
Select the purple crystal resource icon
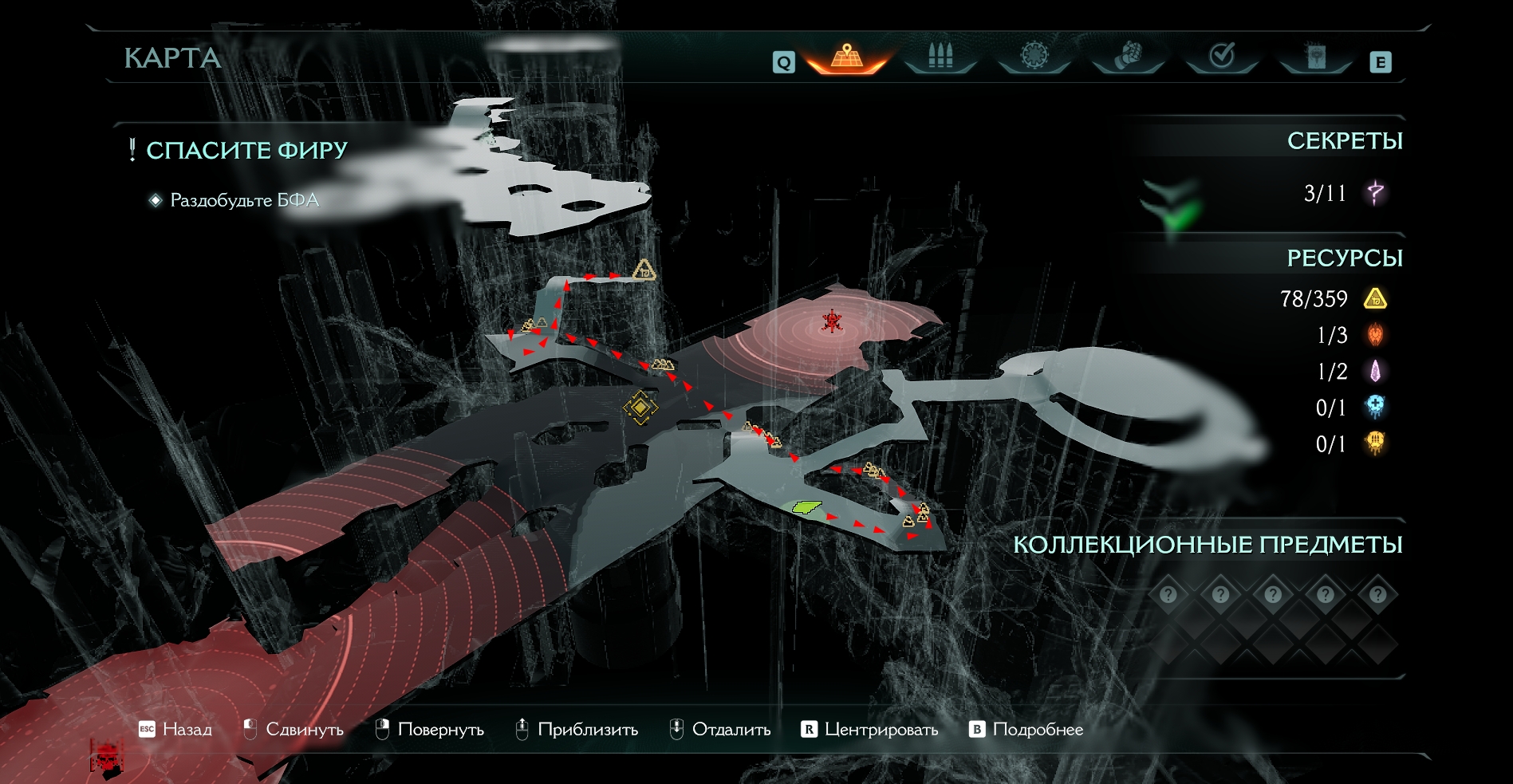pos(1375,371)
